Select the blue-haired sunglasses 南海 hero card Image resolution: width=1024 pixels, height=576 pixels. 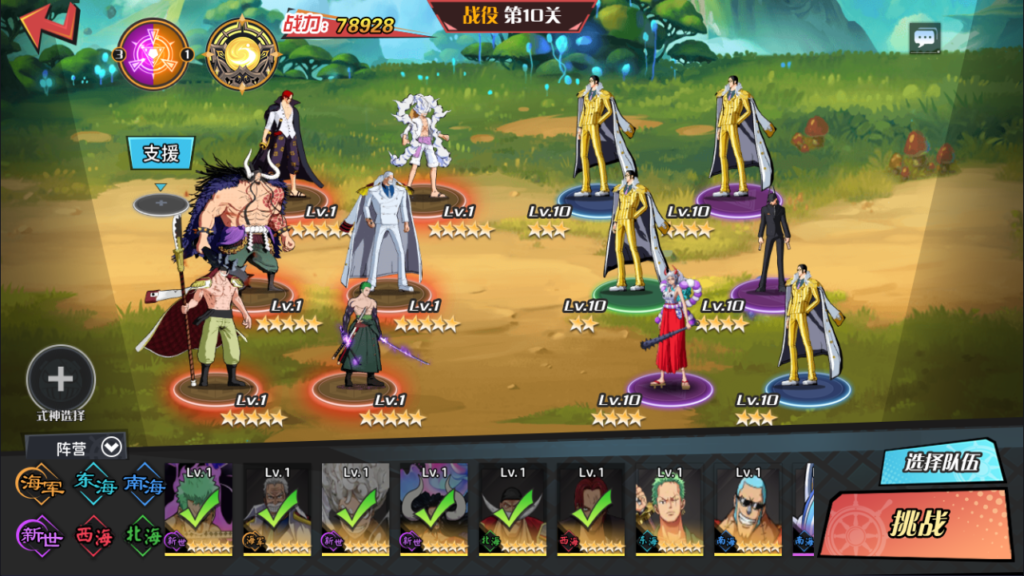pos(748,509)
